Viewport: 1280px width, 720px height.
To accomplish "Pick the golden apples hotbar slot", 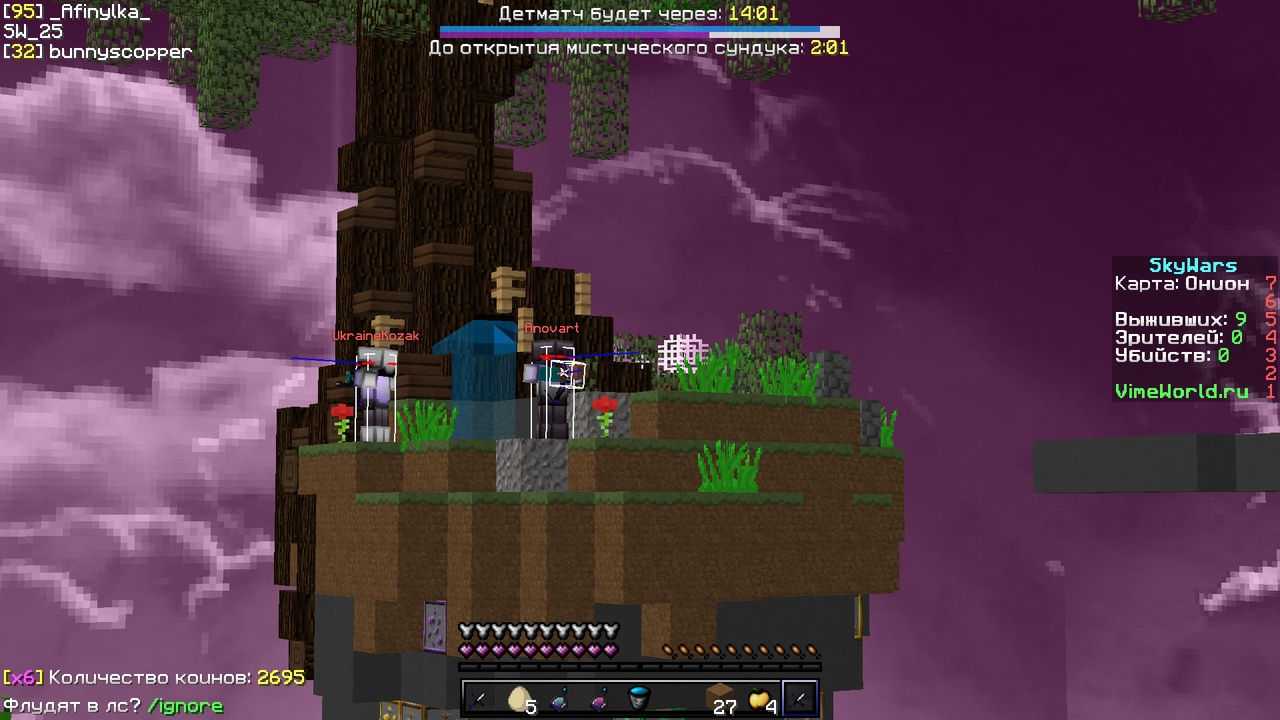I will 760,699.
